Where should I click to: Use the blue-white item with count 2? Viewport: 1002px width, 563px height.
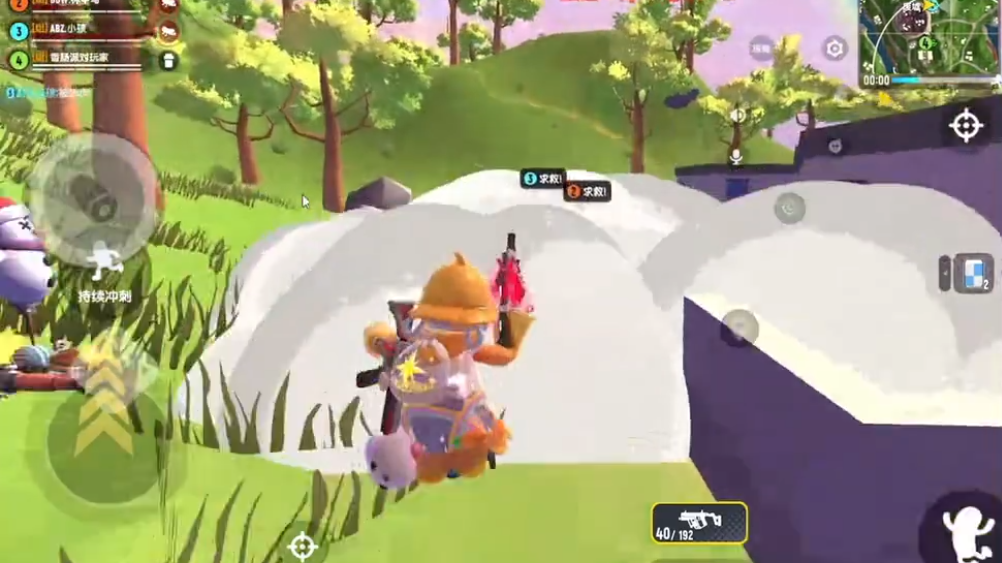click(x=974, y=273)
